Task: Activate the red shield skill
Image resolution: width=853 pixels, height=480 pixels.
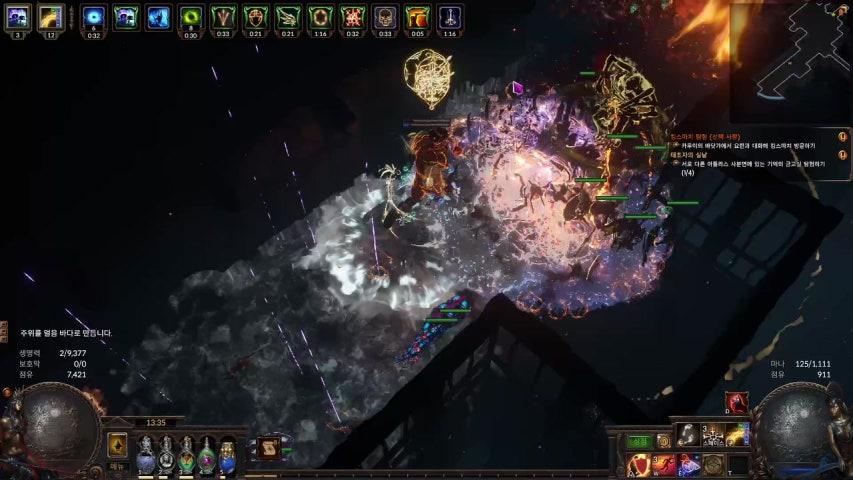Action: [637, 465]
